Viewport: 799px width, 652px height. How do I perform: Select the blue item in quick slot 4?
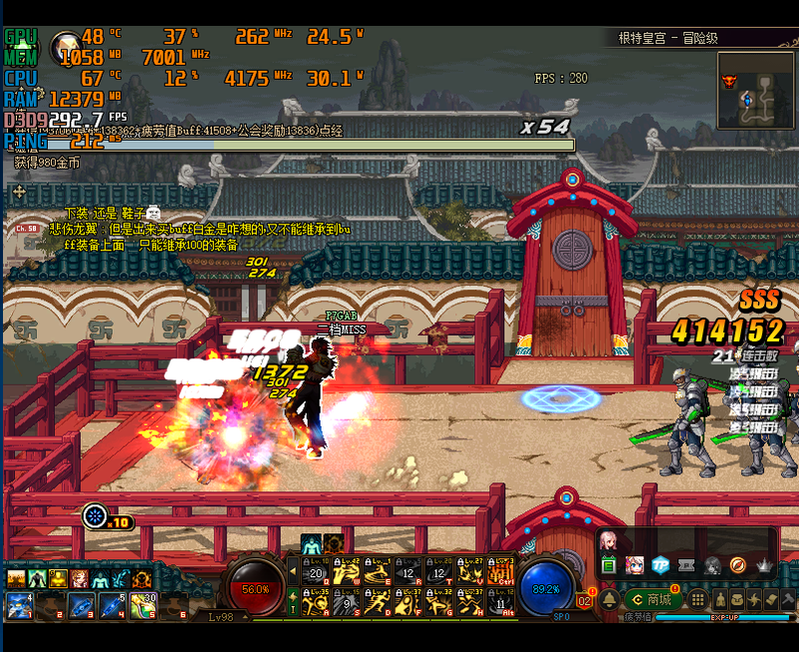coord(112,605)
